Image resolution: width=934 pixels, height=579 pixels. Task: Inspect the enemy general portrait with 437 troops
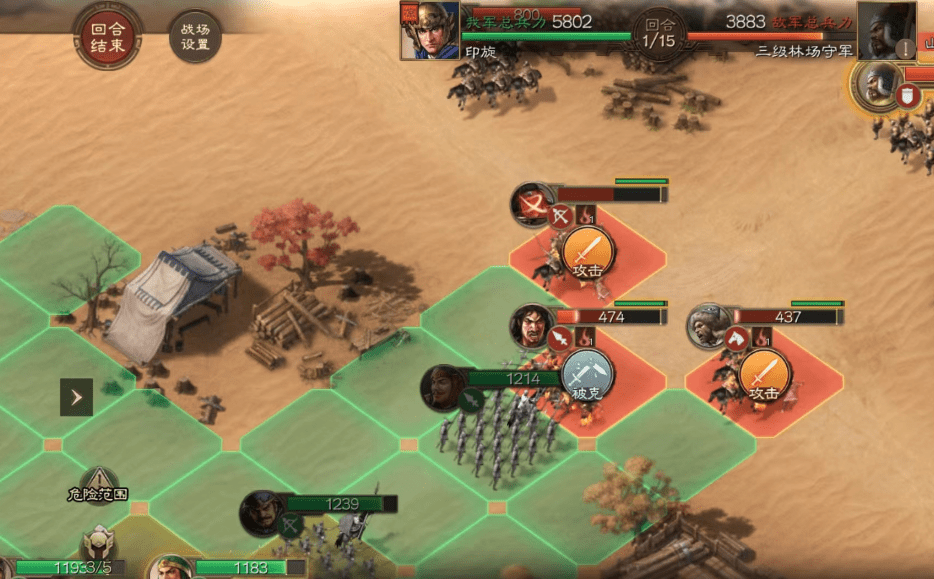point(709,327)
